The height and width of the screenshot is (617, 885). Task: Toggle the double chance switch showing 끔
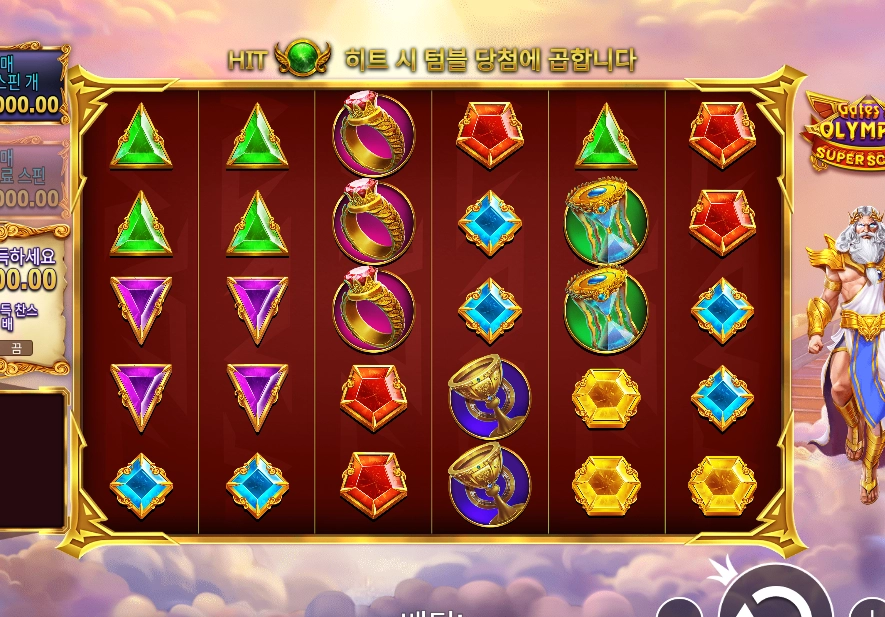16,348
